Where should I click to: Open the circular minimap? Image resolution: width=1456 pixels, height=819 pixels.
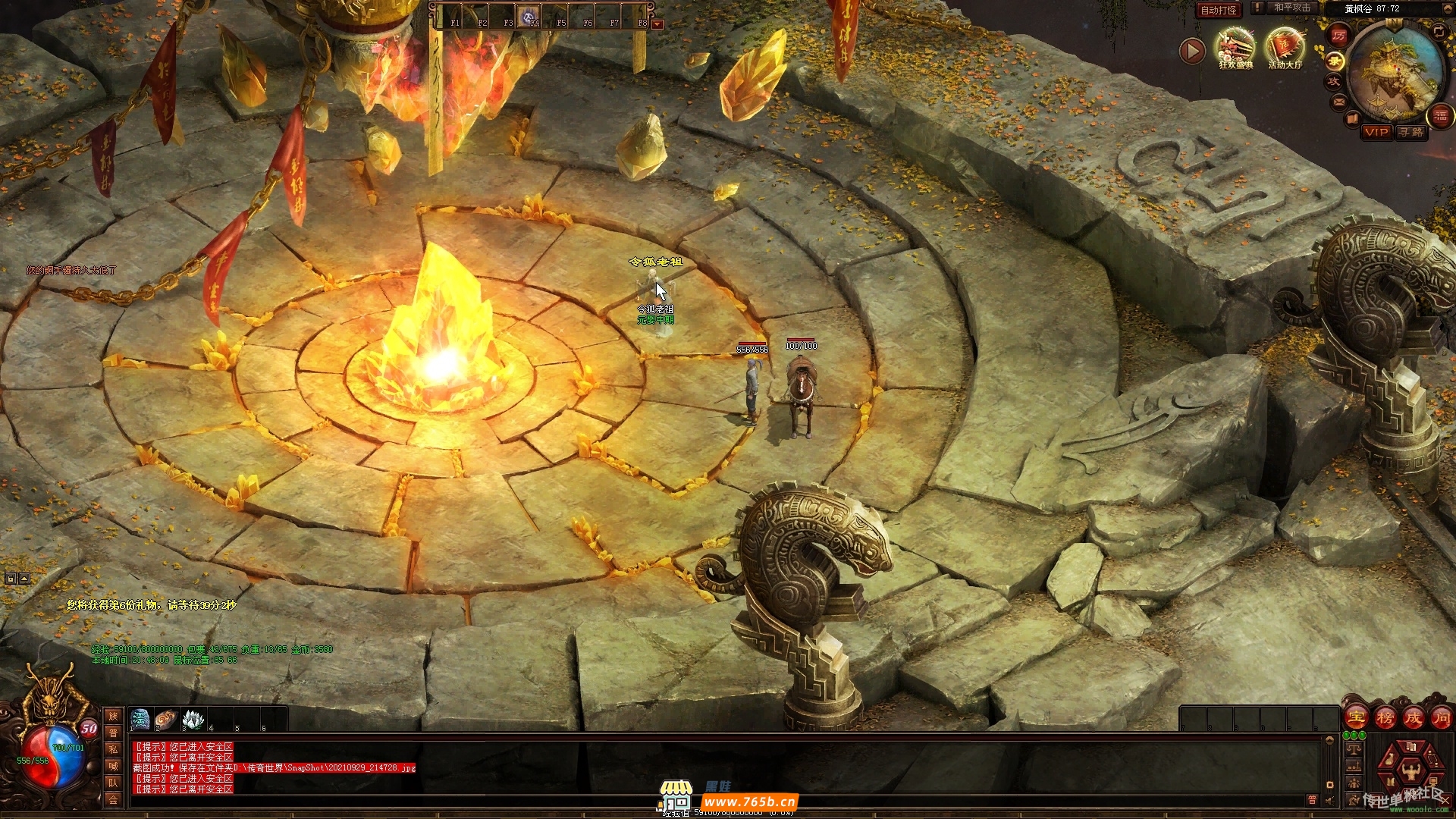1394,72
